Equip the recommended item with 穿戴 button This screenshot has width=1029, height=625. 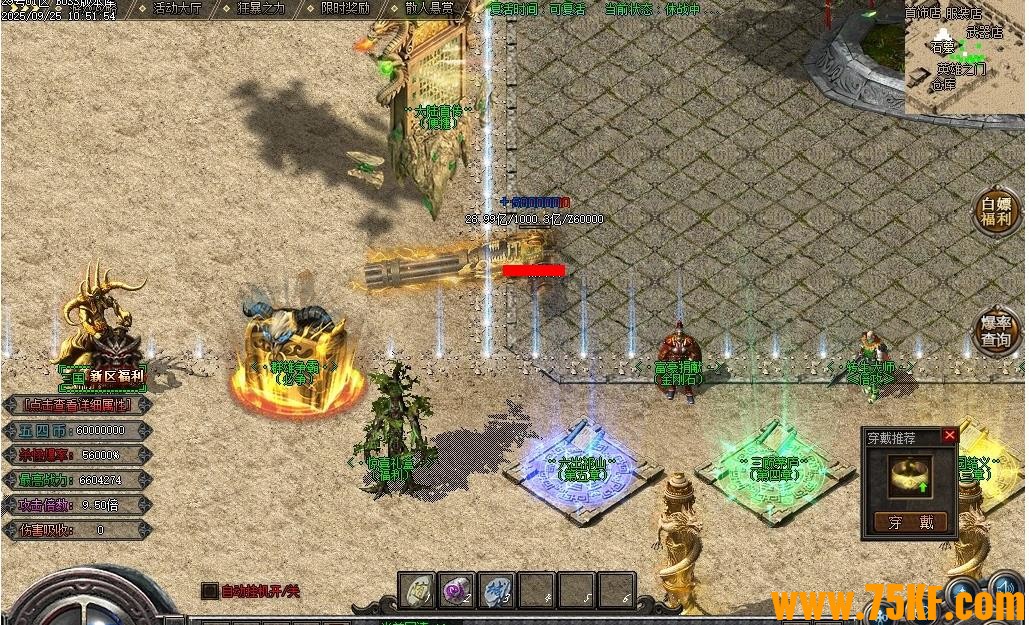point(910,522)
